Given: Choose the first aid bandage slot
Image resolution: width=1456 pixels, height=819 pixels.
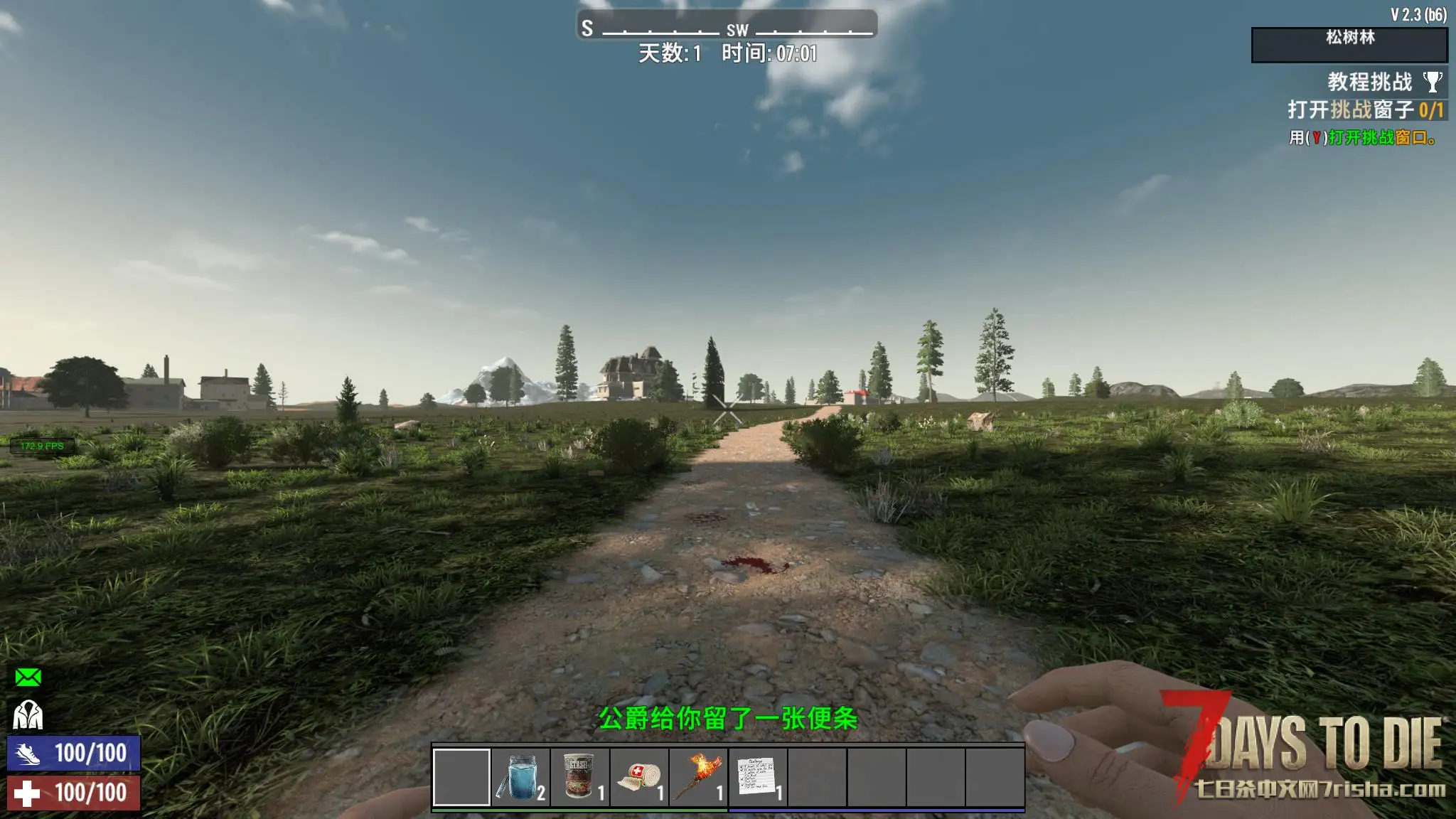Looking at the screenshot, I should point(639,777).
